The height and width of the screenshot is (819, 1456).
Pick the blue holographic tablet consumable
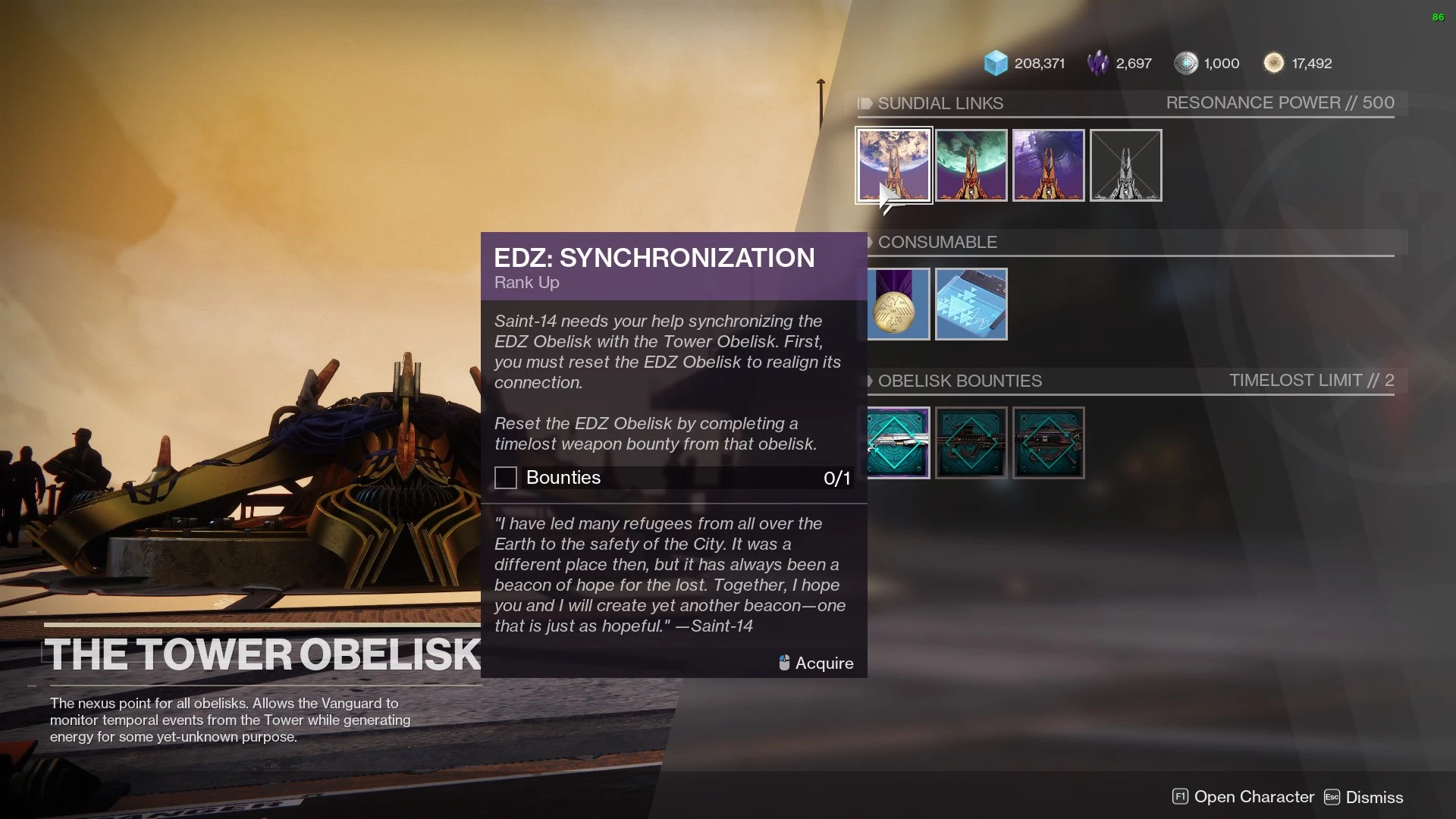point(971,304)
